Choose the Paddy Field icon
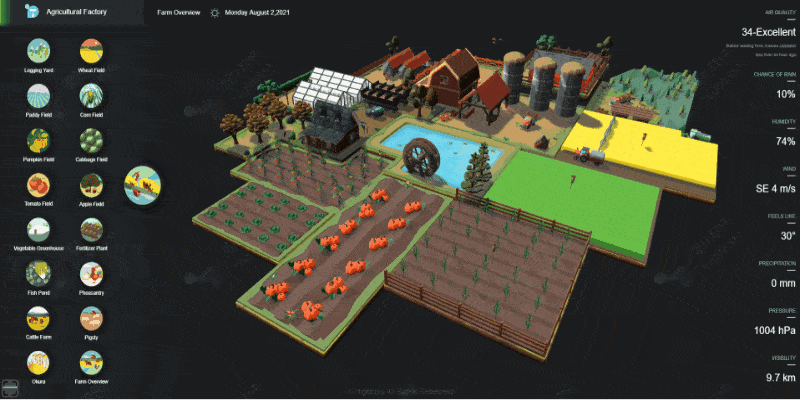800x400 pixels. coord(39,97)
